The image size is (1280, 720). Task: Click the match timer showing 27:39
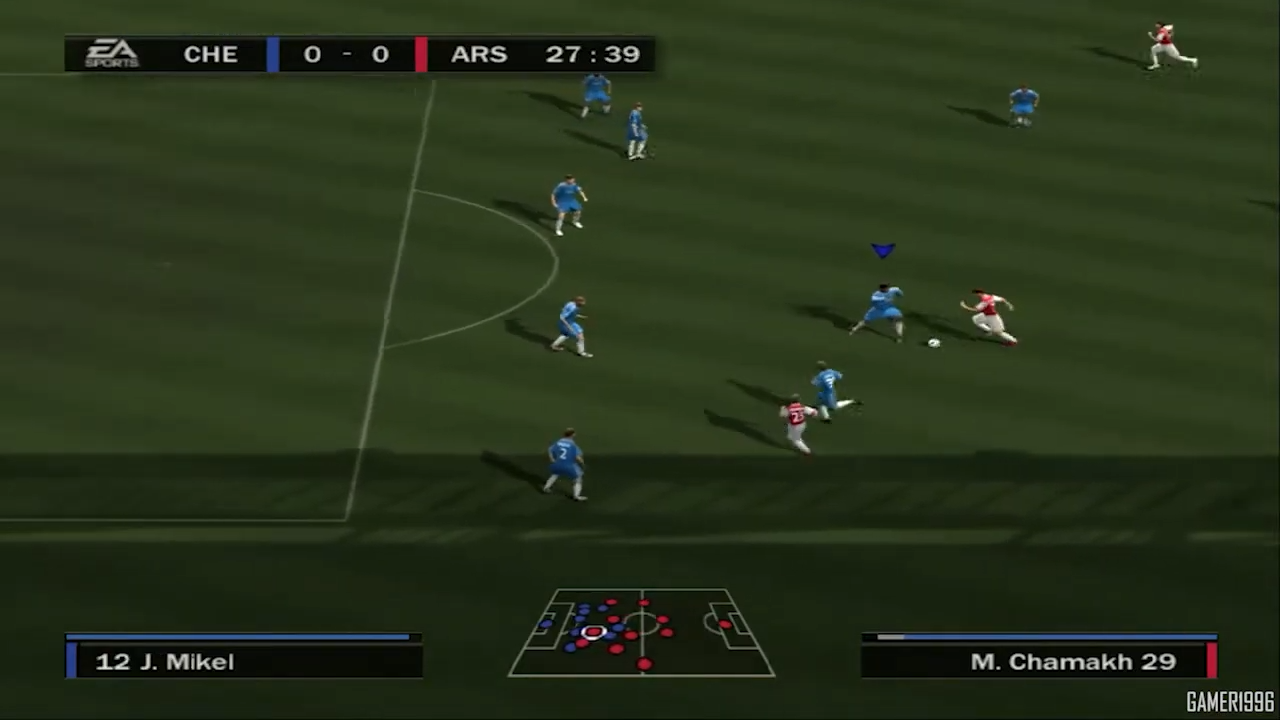593,54
